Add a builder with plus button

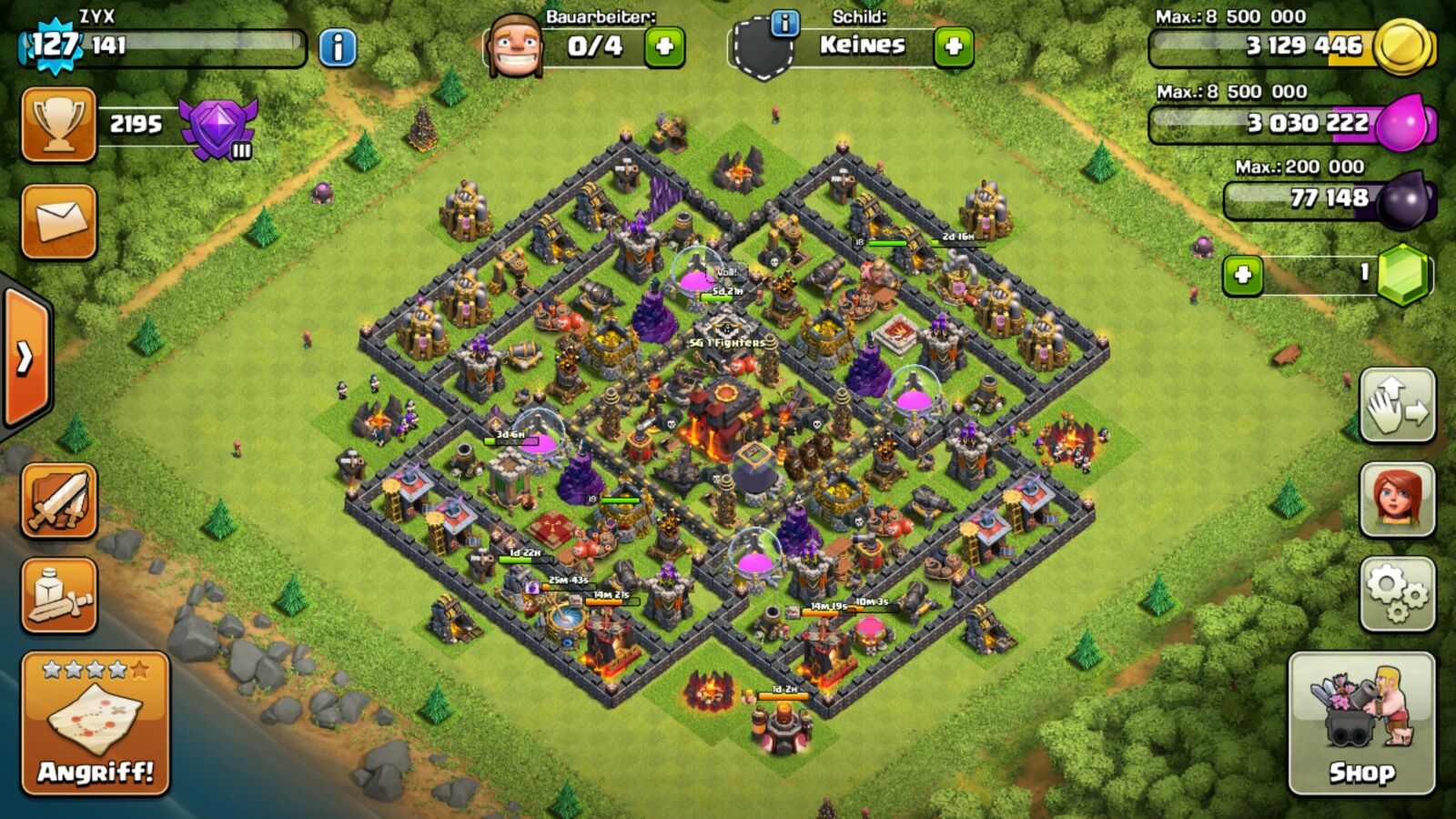[664, 46]
